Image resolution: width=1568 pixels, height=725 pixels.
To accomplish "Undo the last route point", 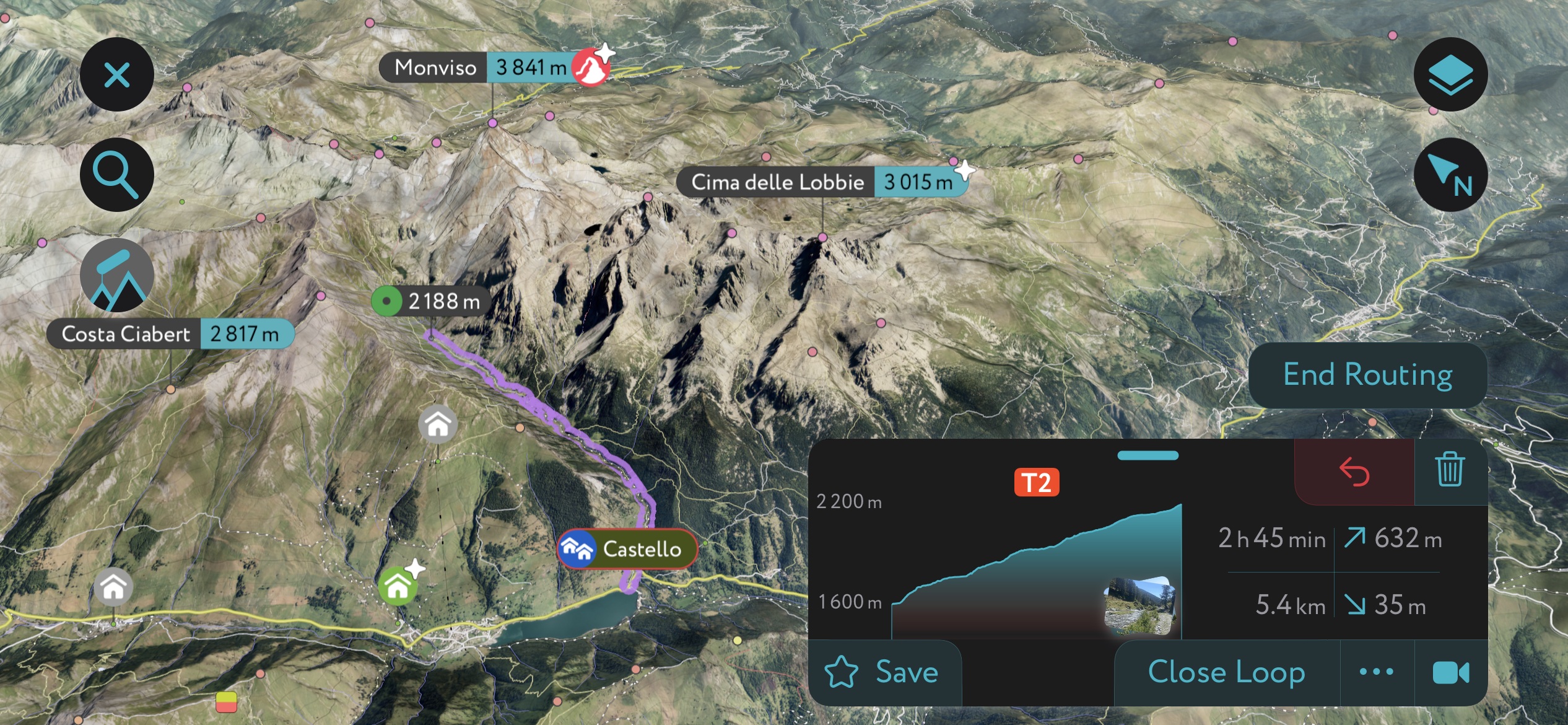I will pyautogui.click(x=1354, y=472).
